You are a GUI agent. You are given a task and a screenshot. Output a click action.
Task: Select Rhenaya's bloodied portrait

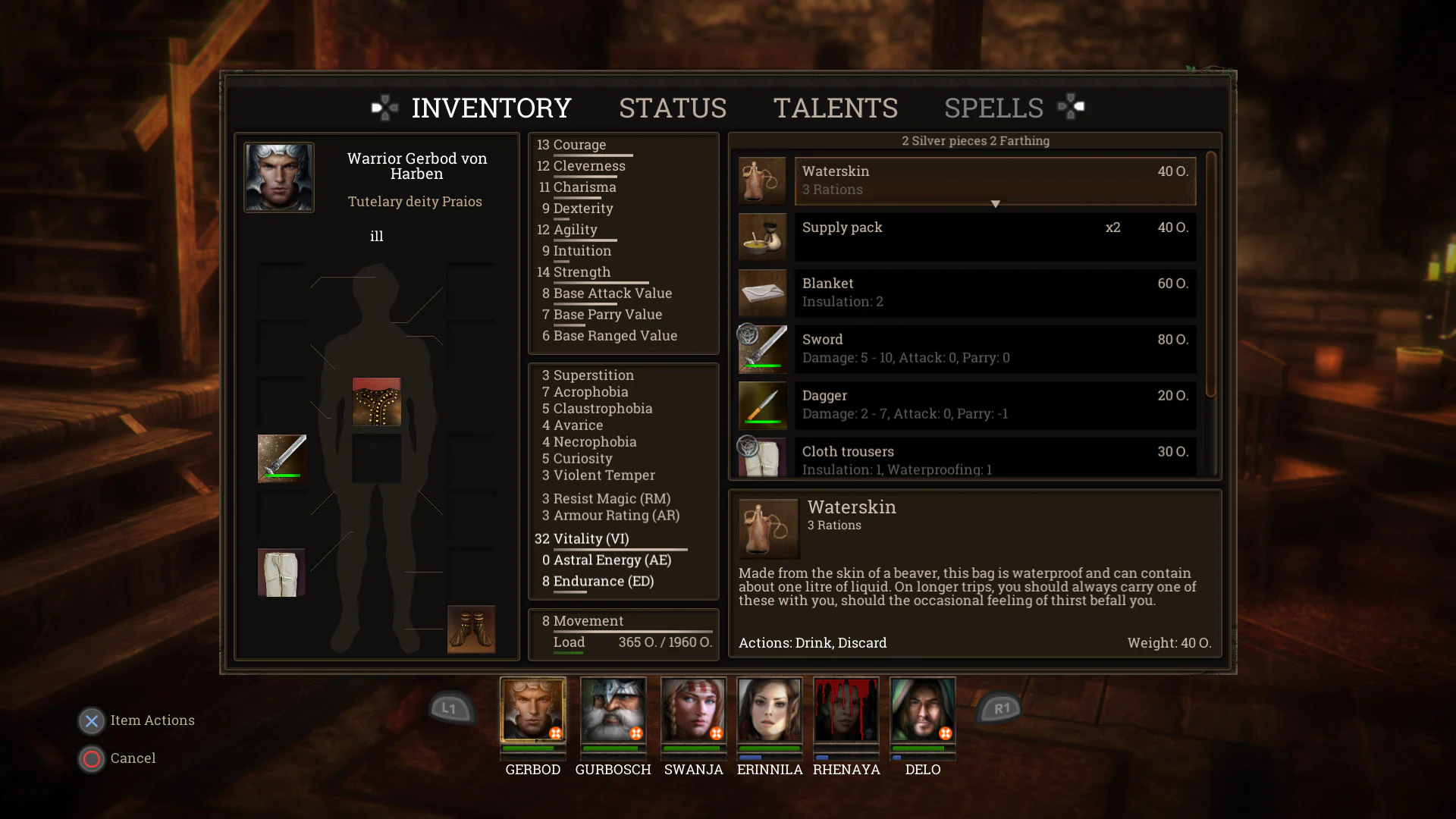[846, 715]
